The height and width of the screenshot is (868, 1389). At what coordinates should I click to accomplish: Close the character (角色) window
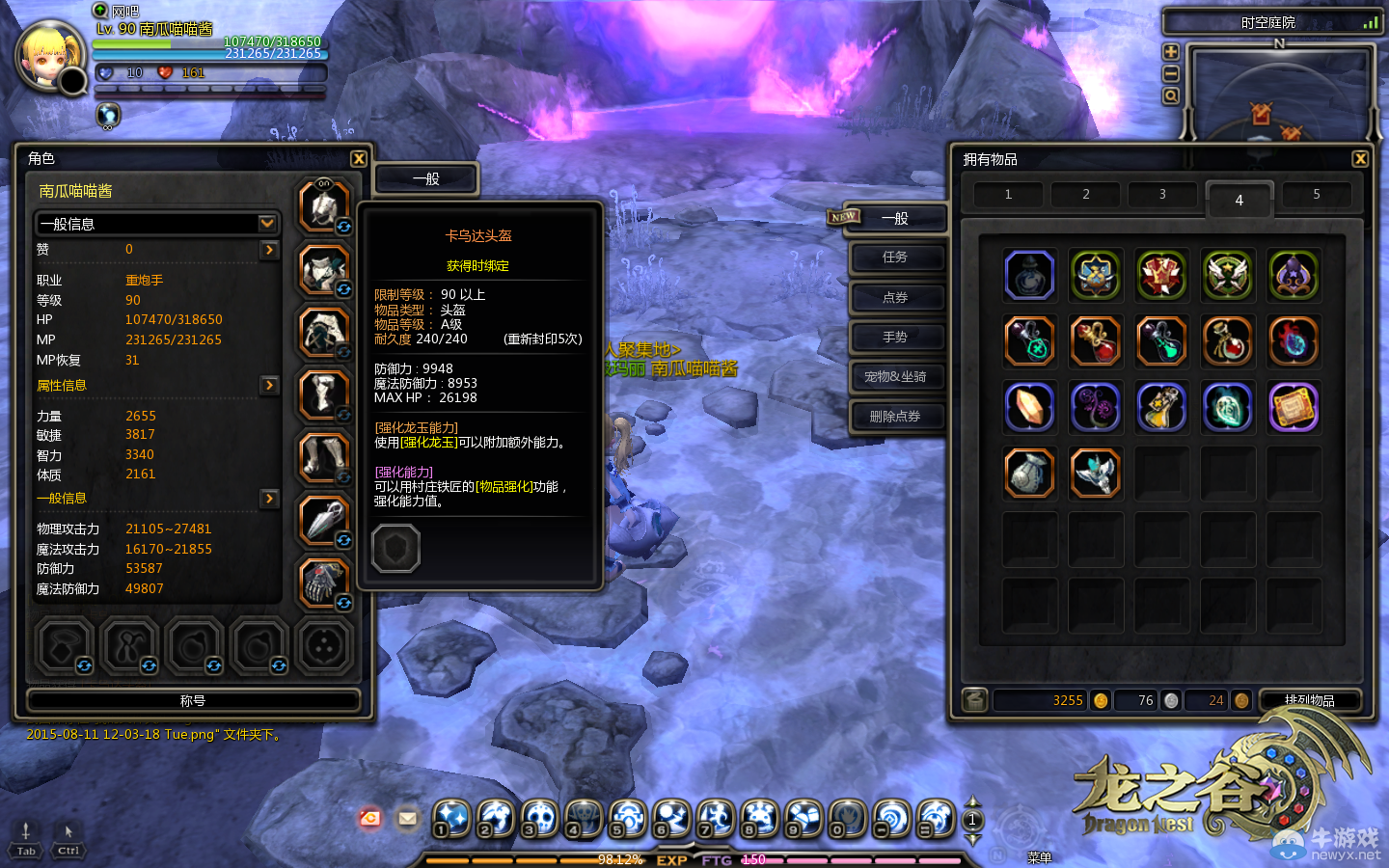pyautogui.click(x=359, y=159)
